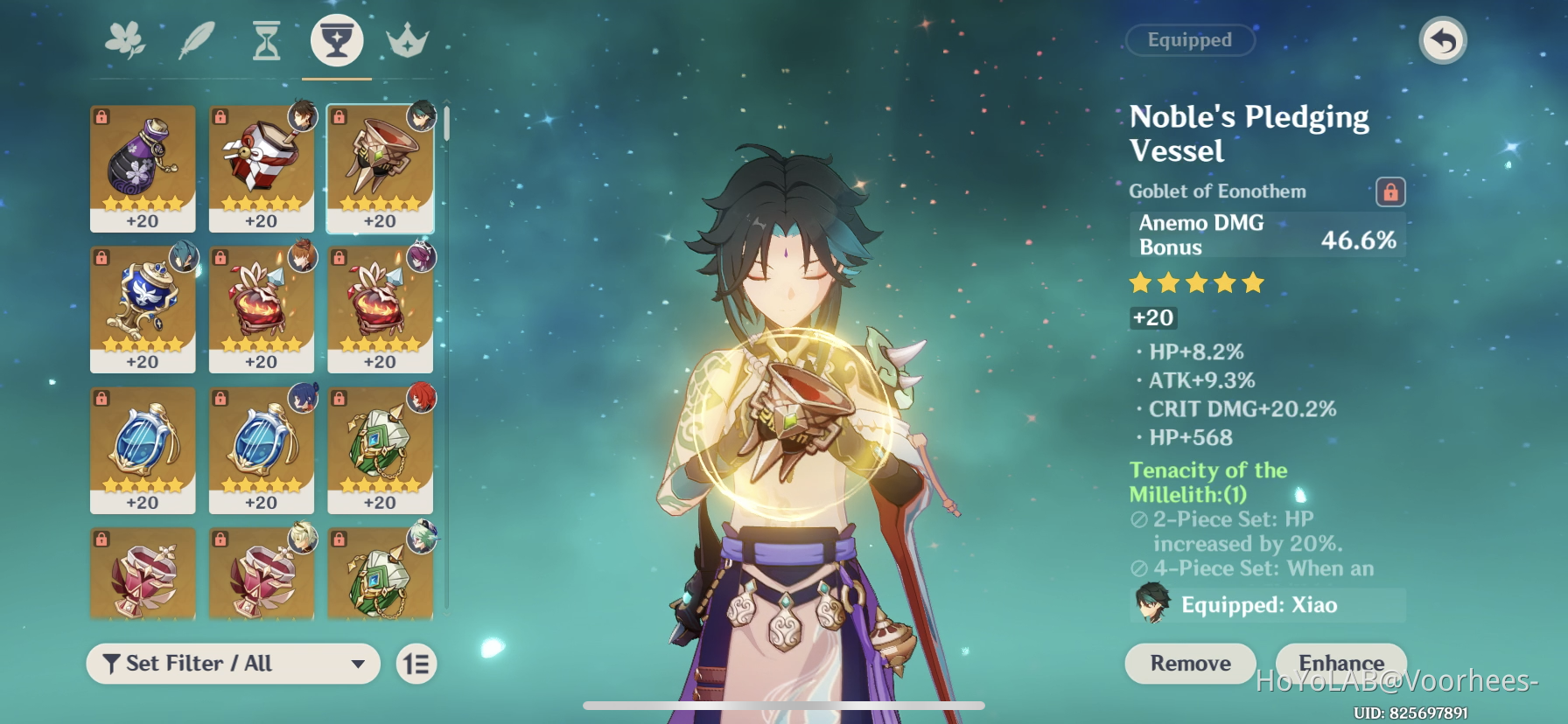1568x724 pixels.
Task: Open the Set Filter / All dropdown
Action: [232, 664]
